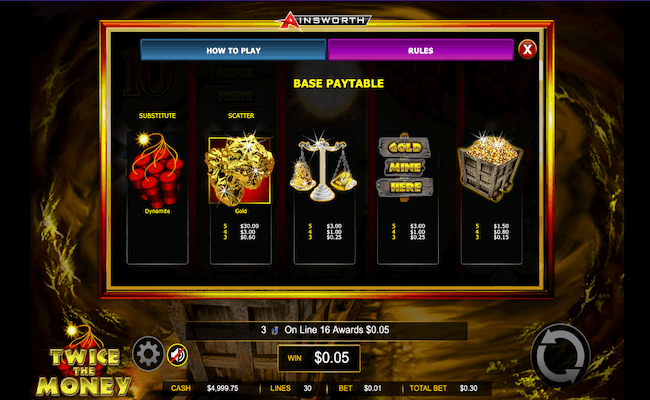Toggle the sound mute icon
This screenshot has width=650, height=400.
click(x=177, y=353)
